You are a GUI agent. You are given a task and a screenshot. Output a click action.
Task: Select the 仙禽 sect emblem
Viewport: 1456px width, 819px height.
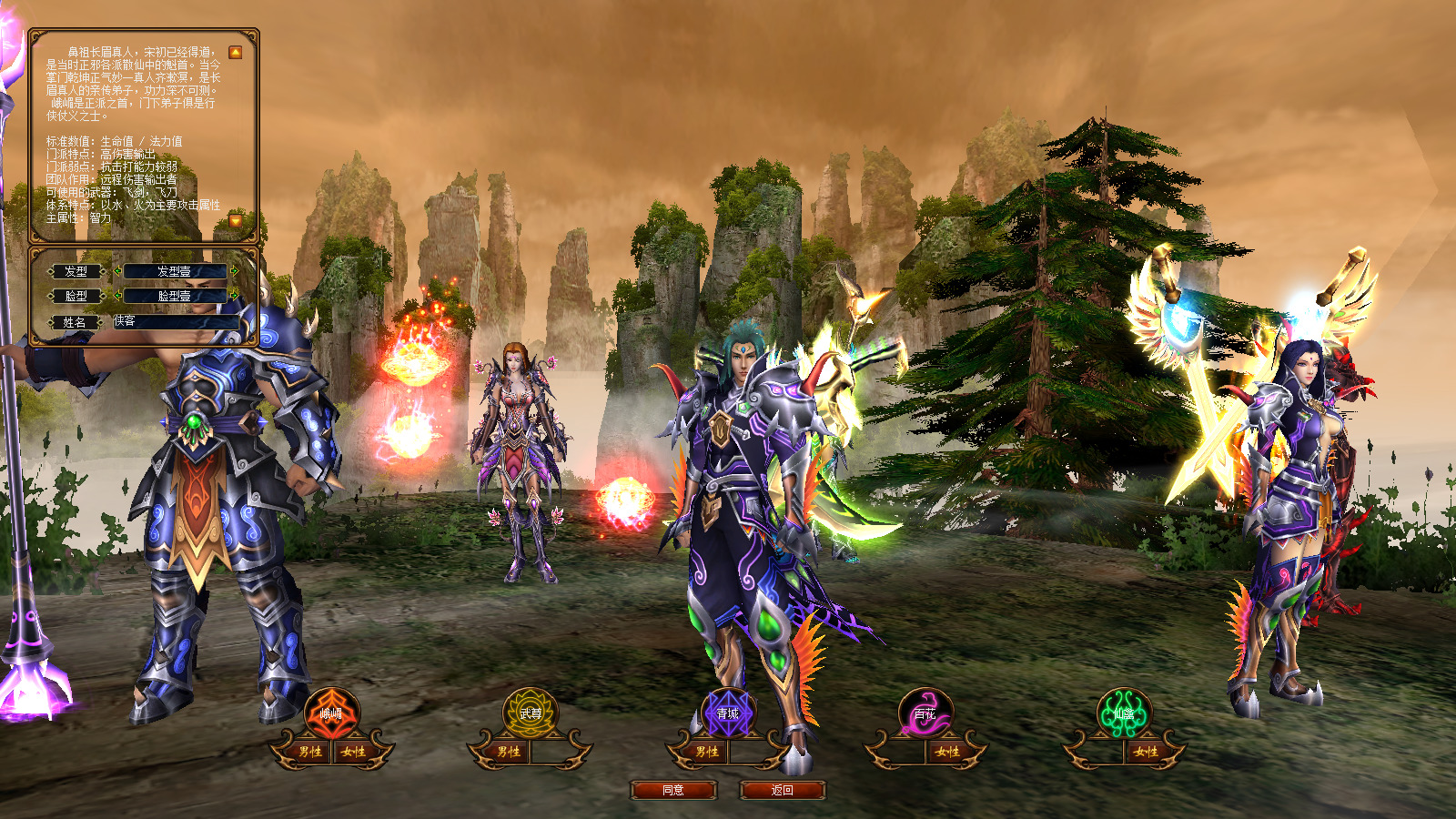tap(1124, 713)
